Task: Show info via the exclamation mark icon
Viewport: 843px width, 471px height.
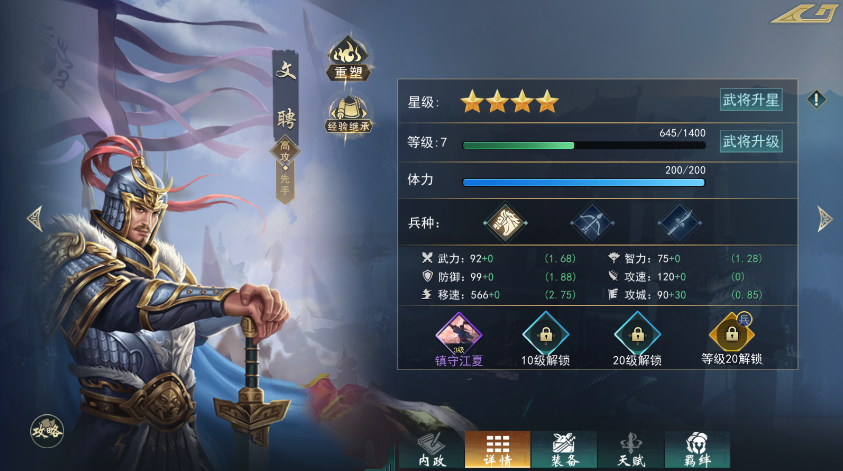Action: click(x=817, y=99)
